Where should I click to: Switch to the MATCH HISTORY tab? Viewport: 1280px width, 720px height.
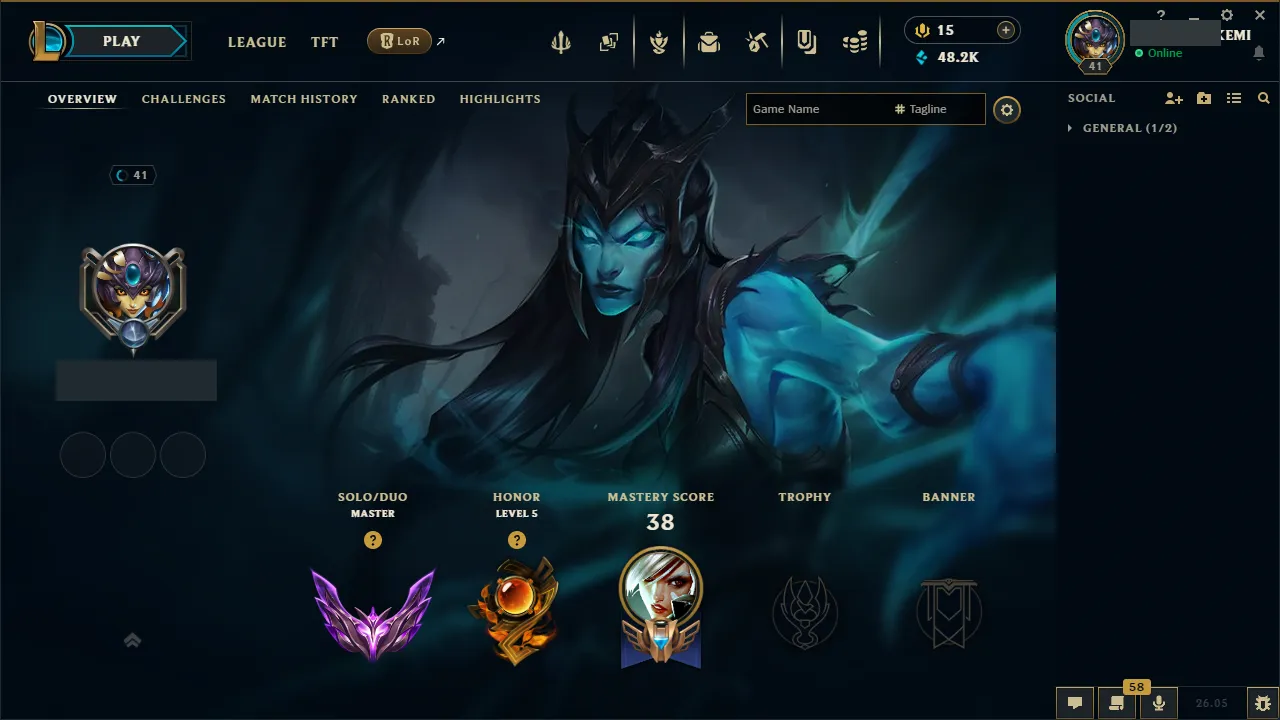click(x=304, y=98)
